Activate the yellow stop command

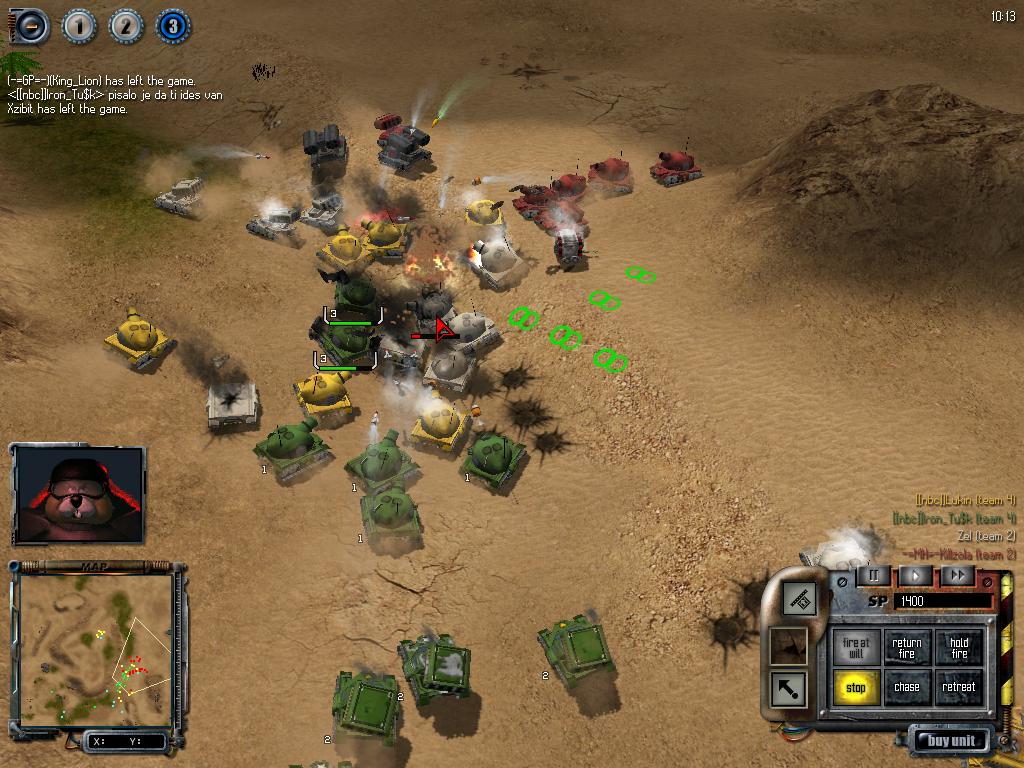856,687
